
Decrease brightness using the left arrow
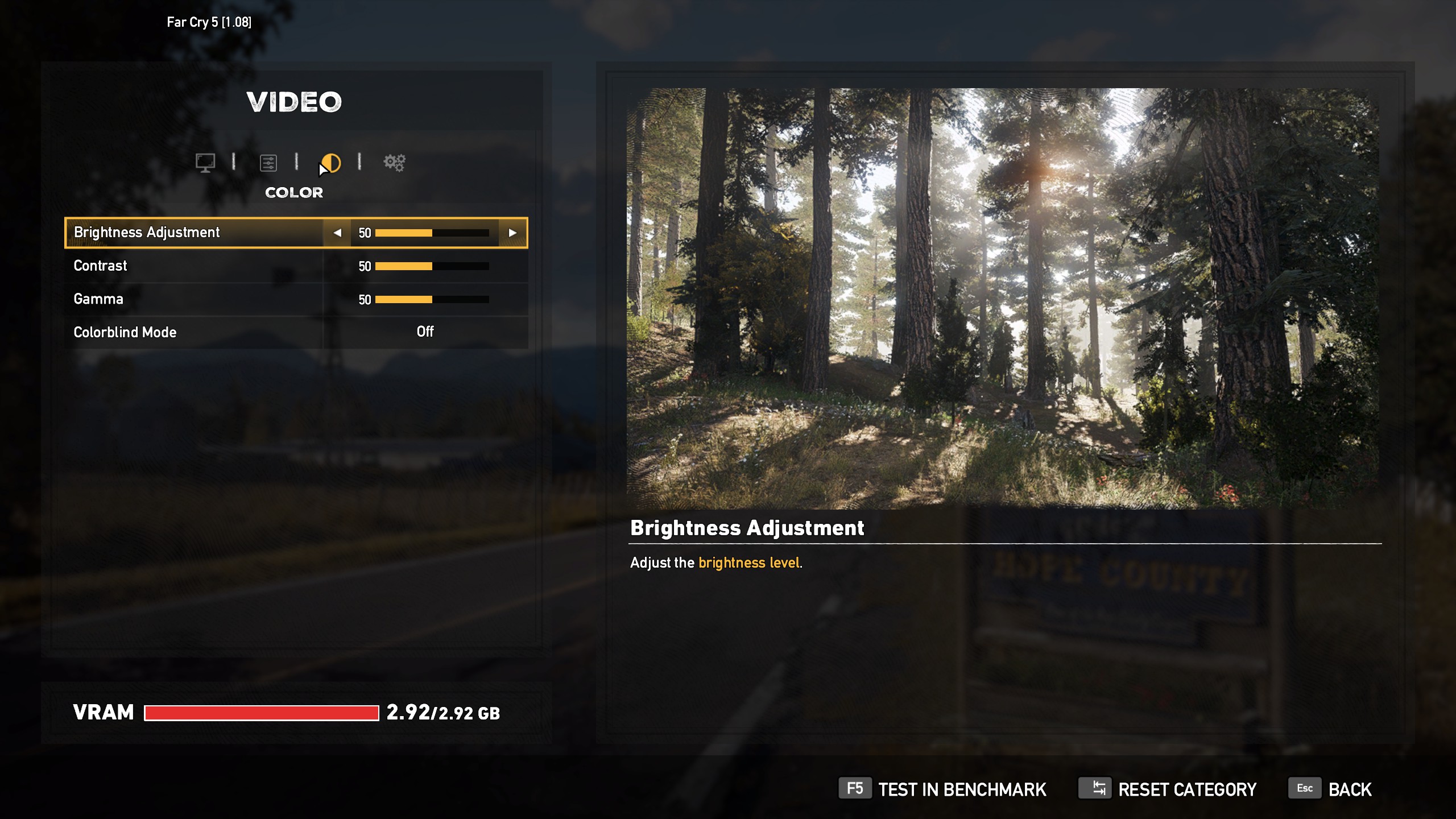click(x=336, y=233)
